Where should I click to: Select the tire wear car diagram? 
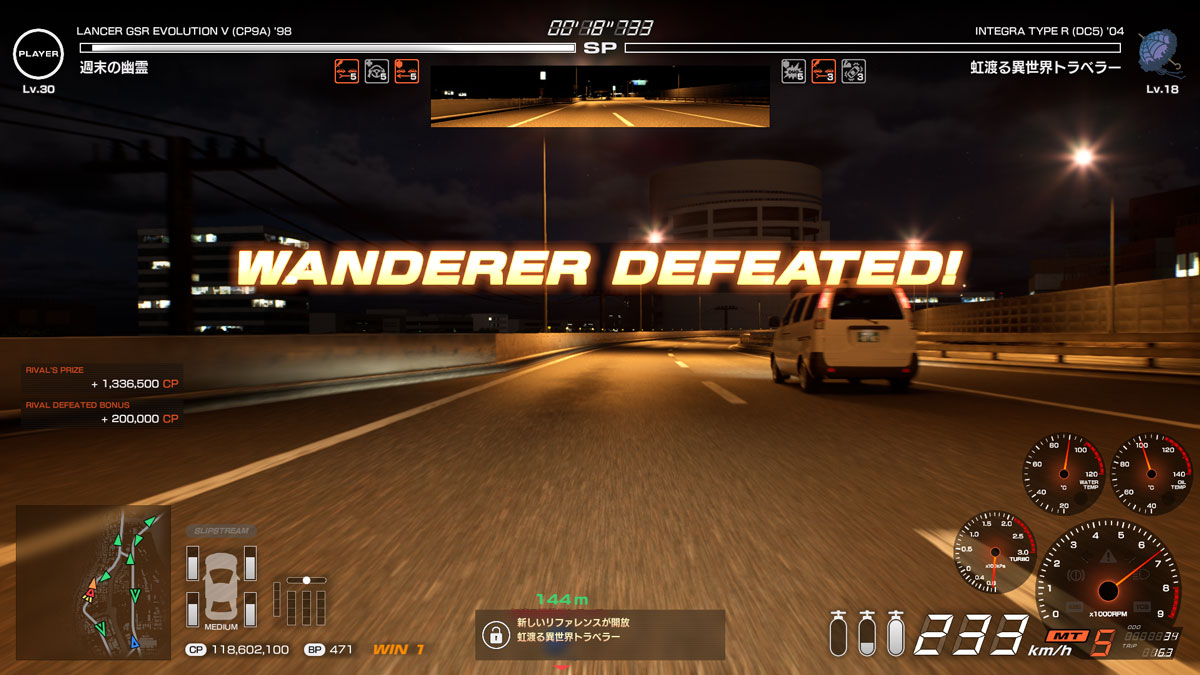(221, 588)
